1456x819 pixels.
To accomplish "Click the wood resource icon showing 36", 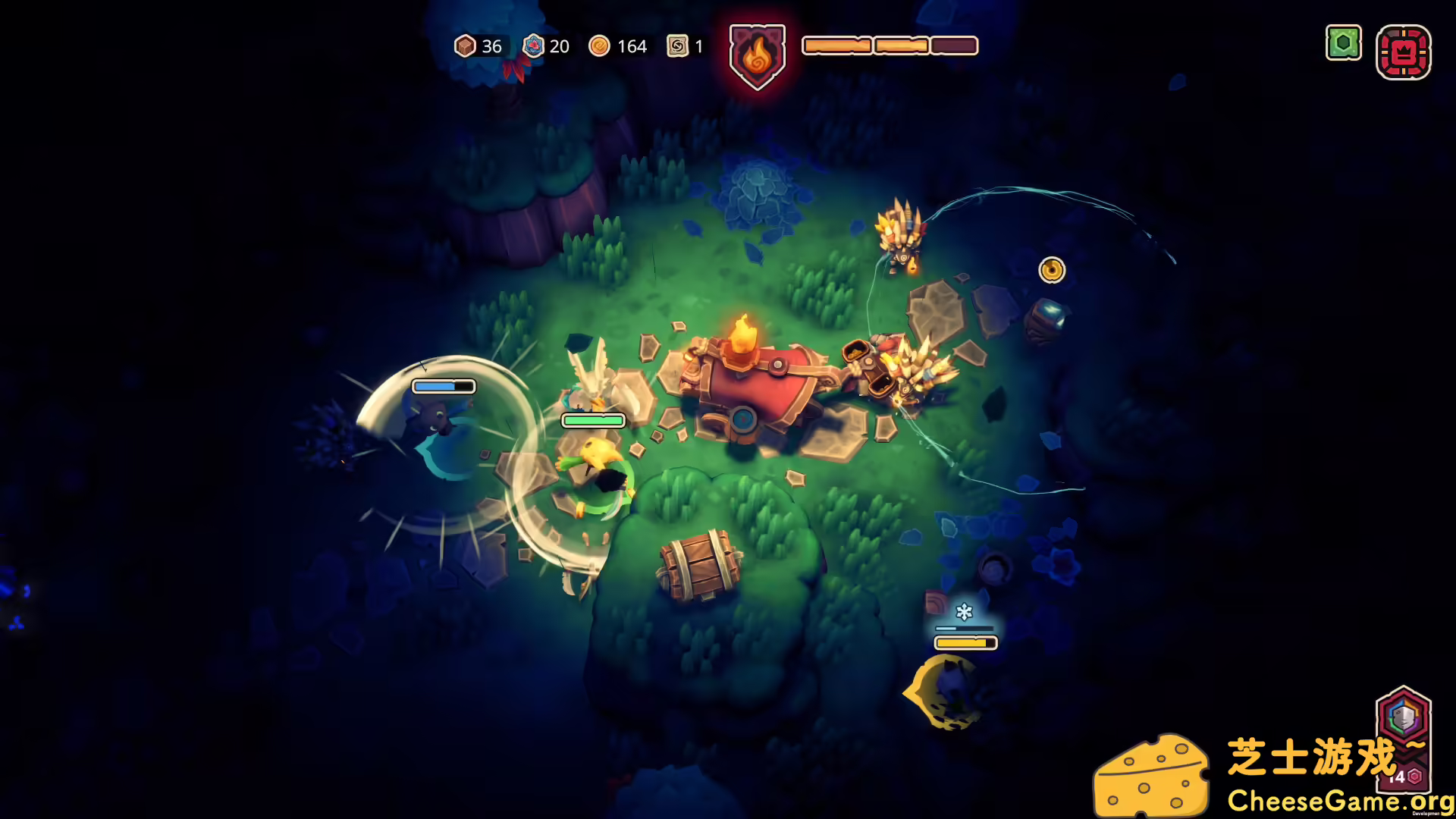I will click(465, 46).
